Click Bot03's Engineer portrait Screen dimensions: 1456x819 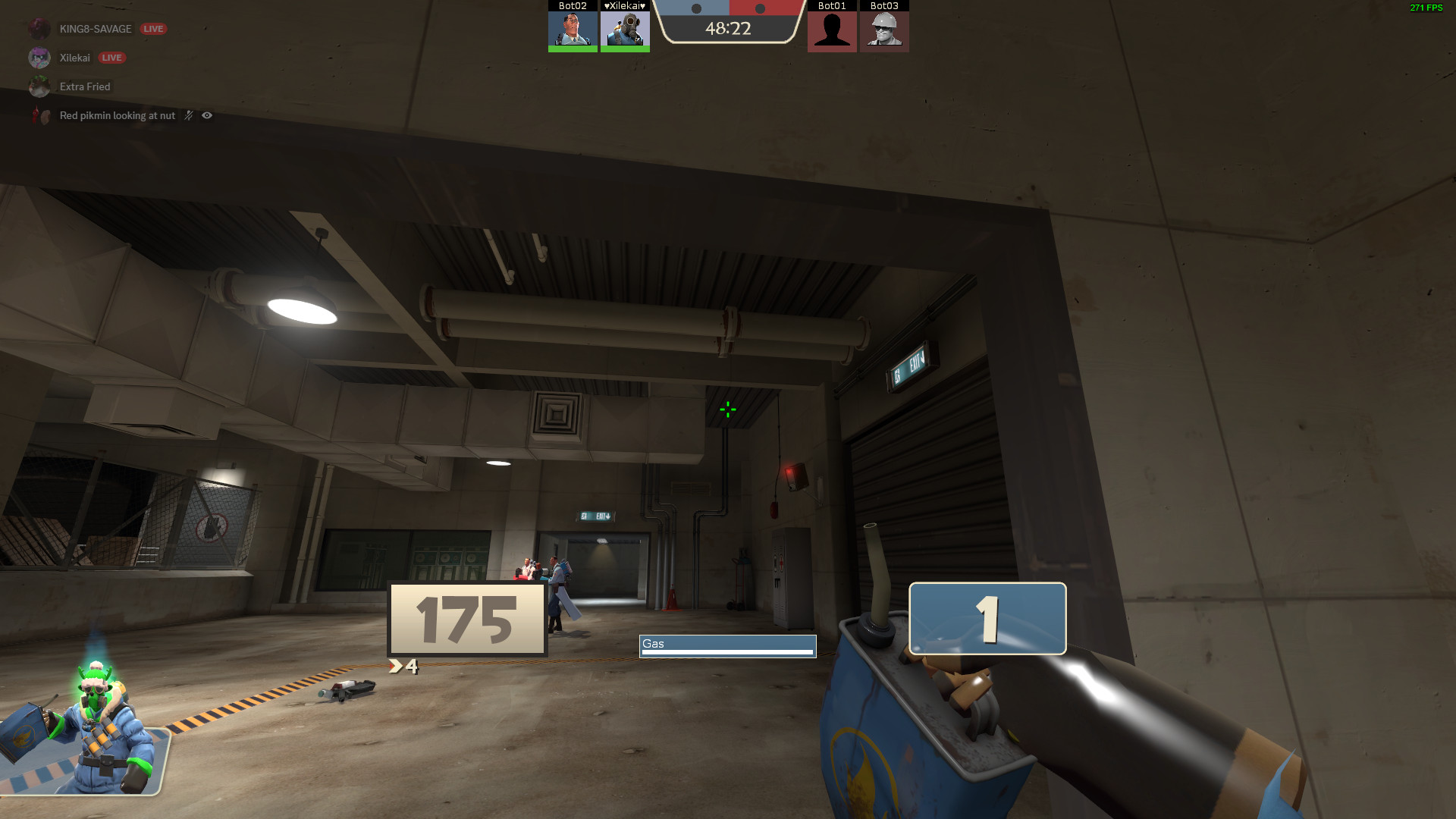point(884,32)
